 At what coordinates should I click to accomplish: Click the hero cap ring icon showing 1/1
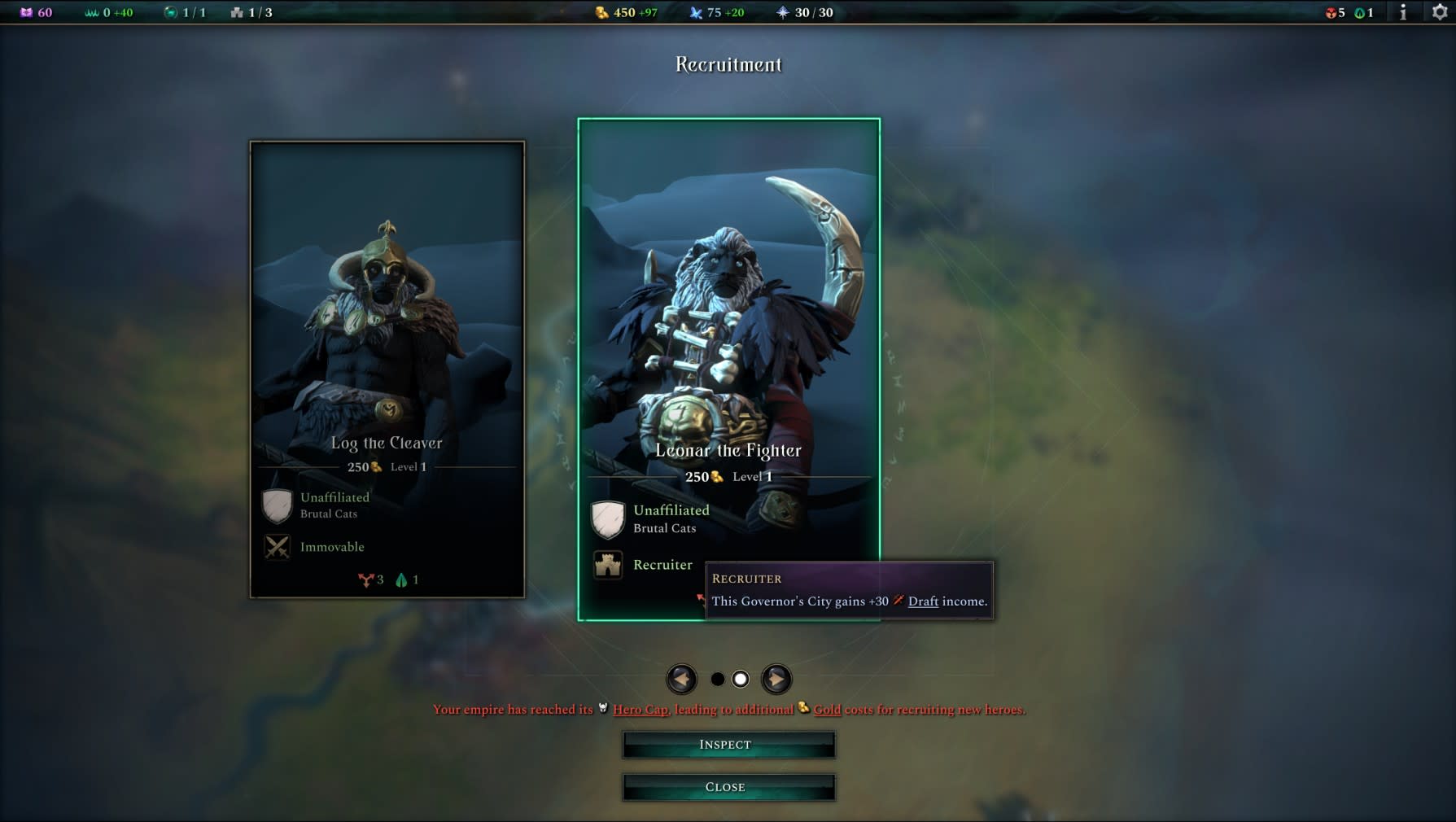tap(171, 13)
